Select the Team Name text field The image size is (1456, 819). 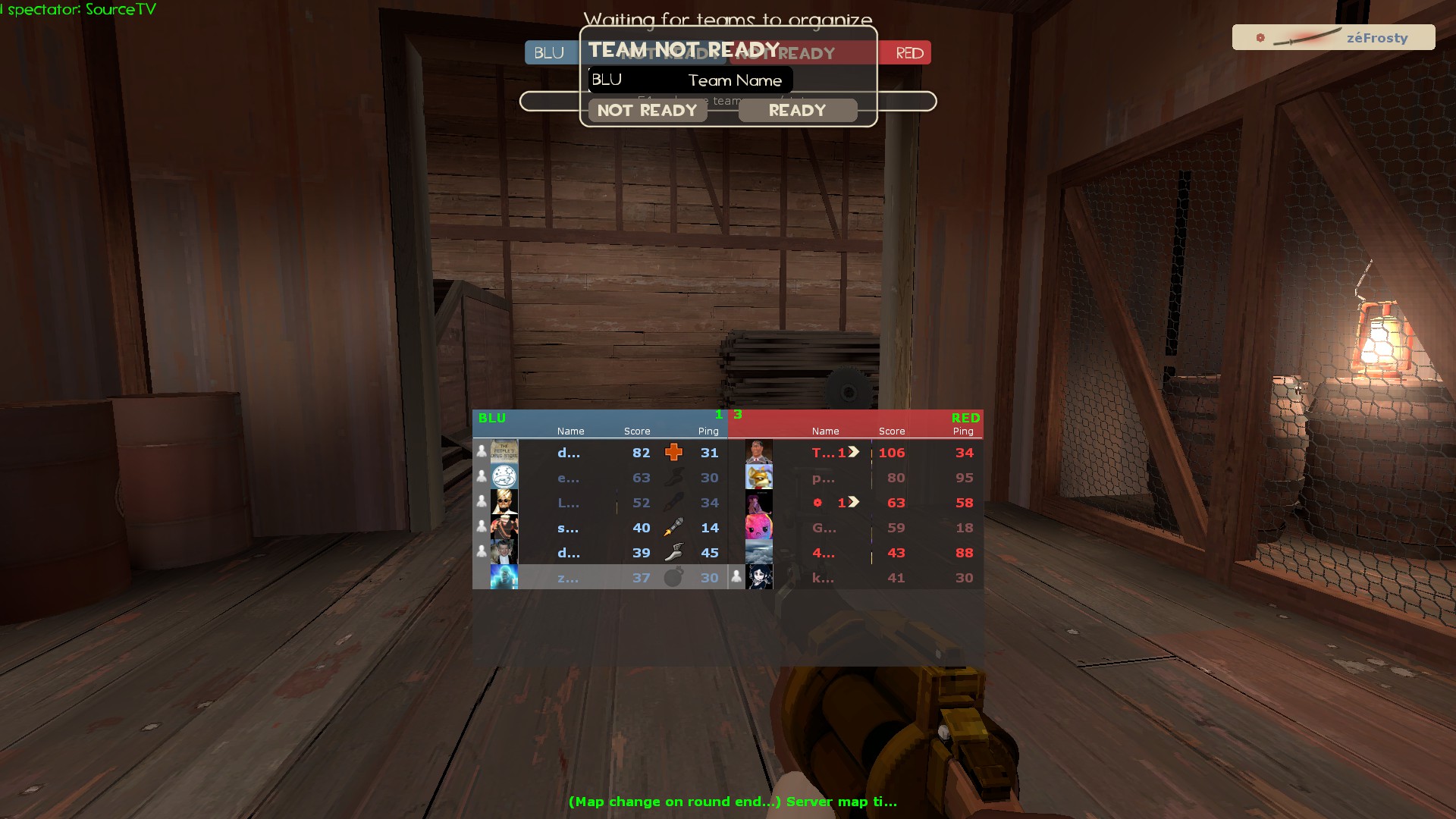[690, 80]
